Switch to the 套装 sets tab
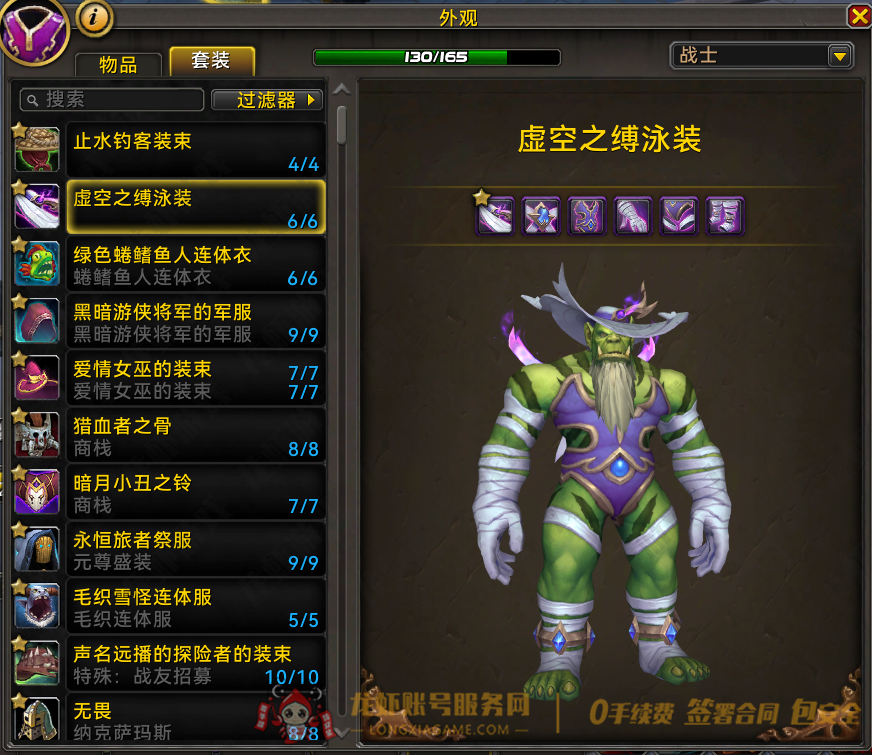Screen dimensions: 872x755 click(x=211, y=61)
